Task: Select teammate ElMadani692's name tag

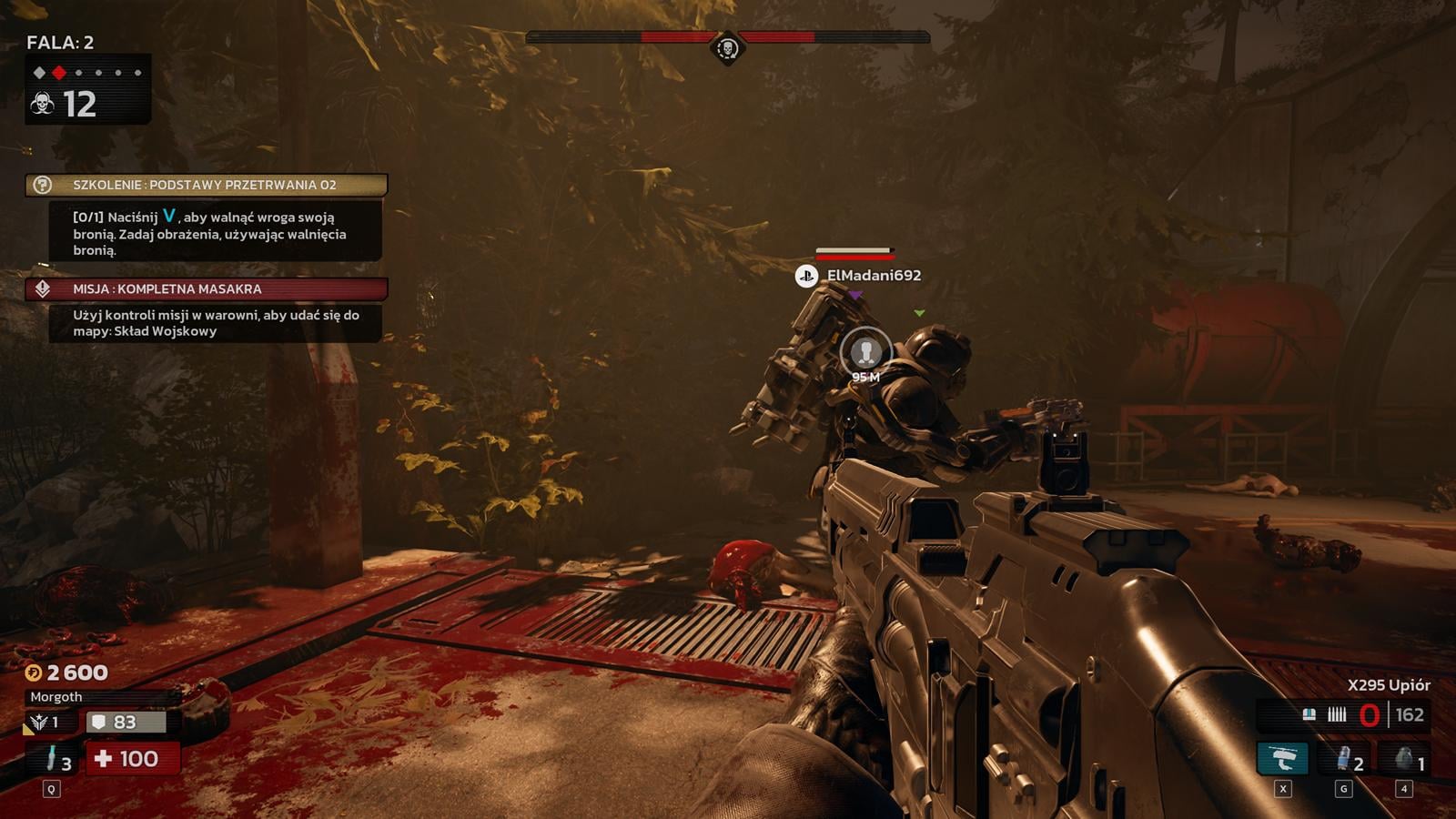Action: pos(873,275)
